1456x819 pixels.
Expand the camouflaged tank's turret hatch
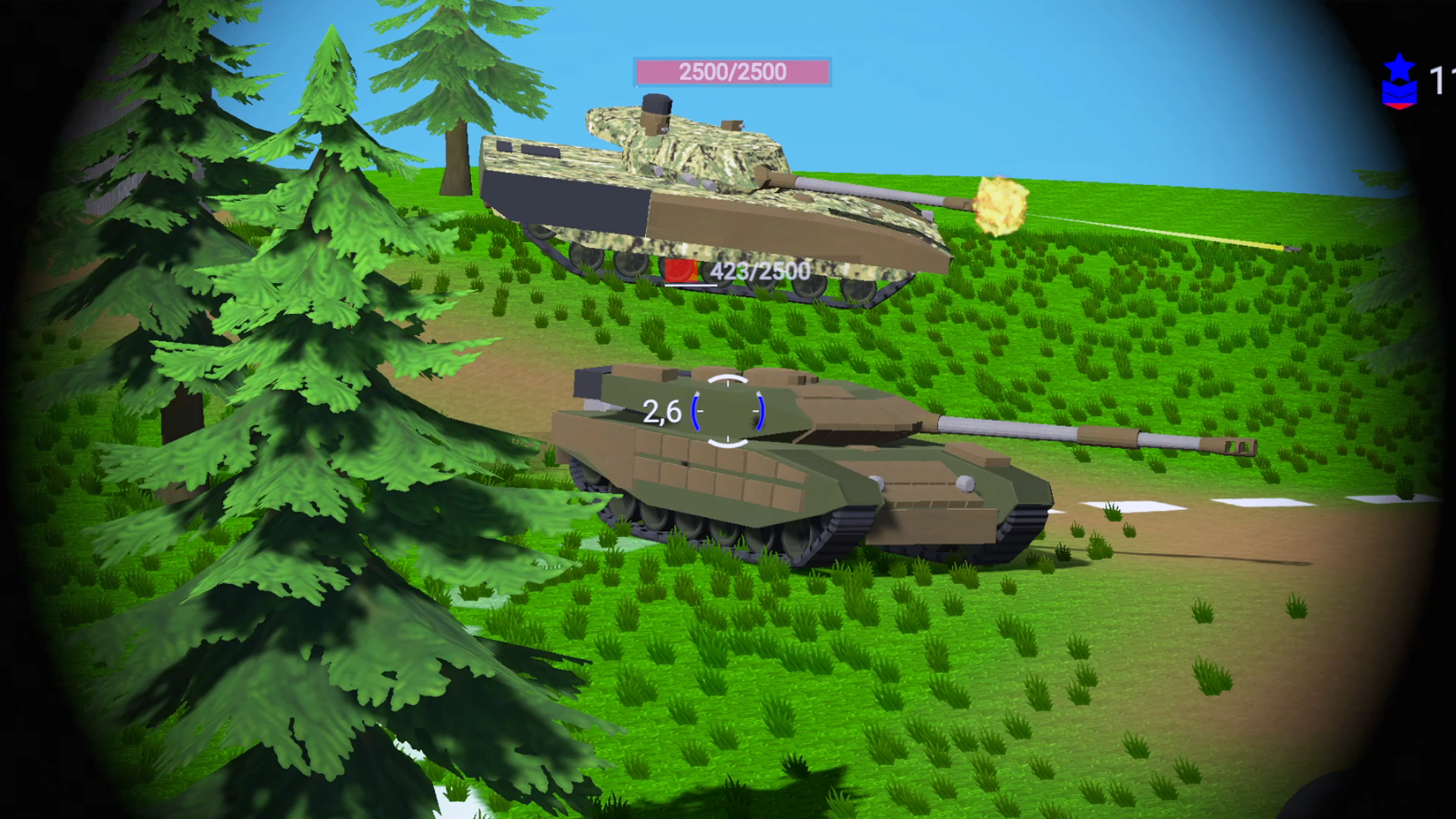(656, 110)
